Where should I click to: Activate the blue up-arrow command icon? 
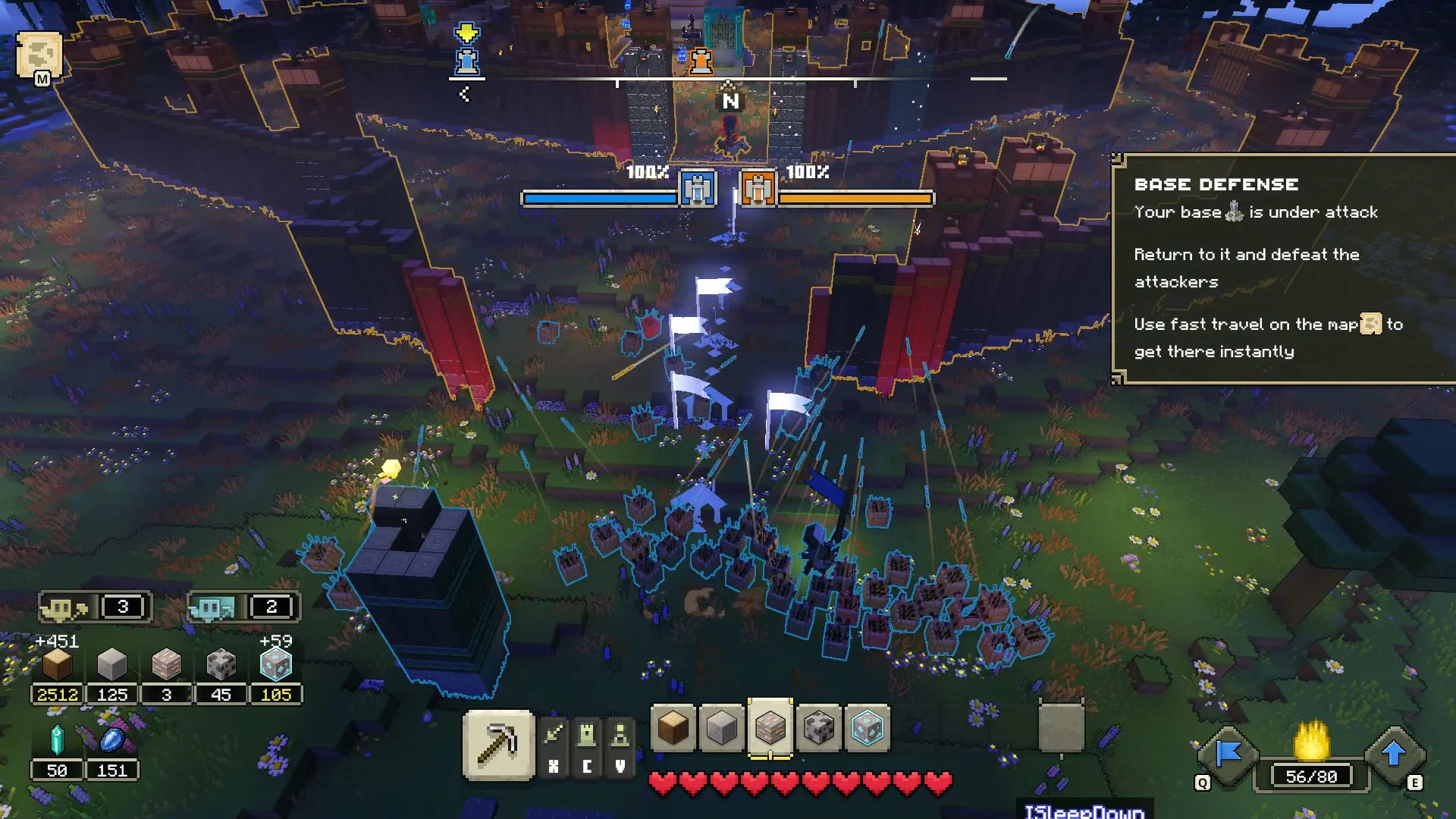coord(1394,755)
